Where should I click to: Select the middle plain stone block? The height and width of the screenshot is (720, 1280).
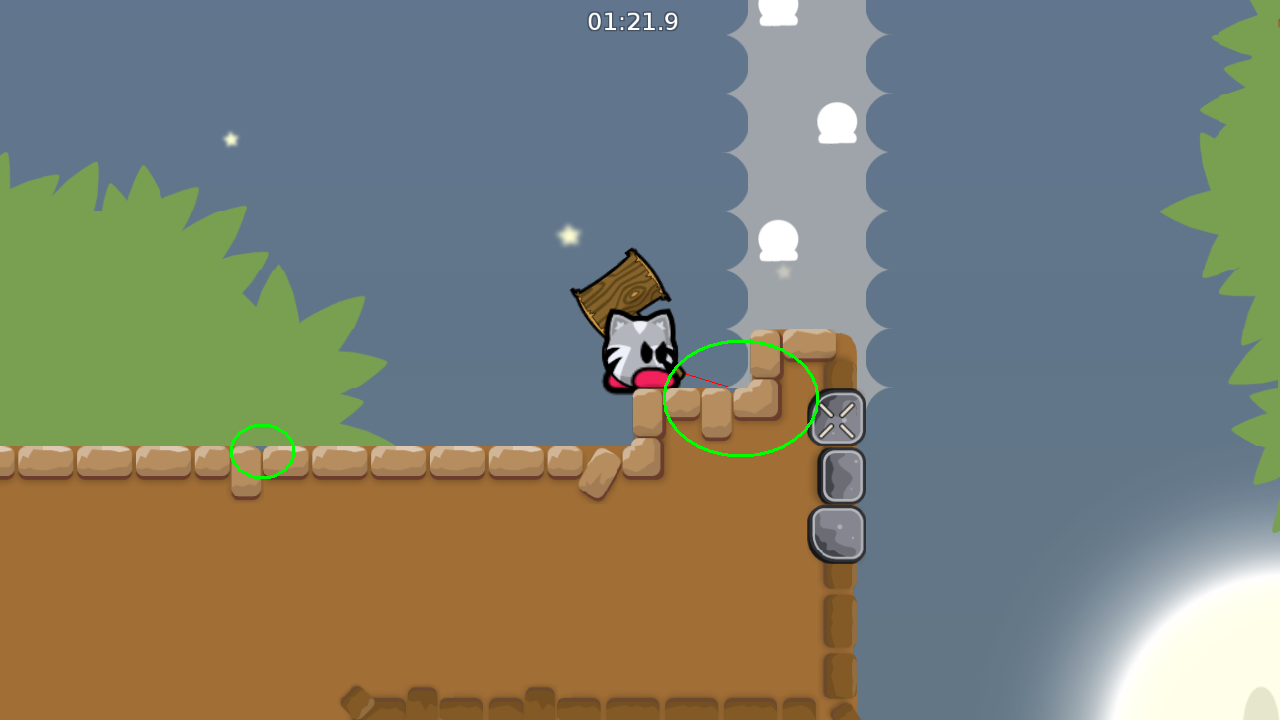838,474
